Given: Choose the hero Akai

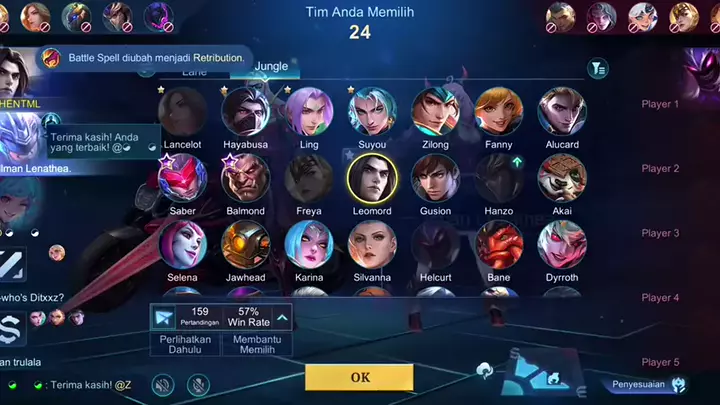Looking at the screenshot, I should 562,179.
